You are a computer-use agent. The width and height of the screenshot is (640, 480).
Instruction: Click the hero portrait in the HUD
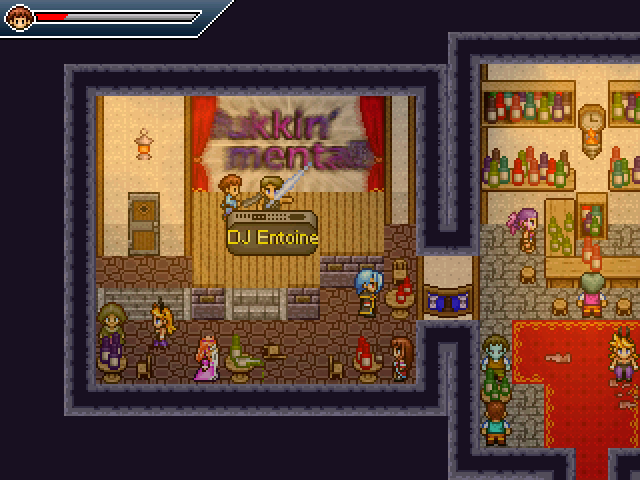pos(20,17)
